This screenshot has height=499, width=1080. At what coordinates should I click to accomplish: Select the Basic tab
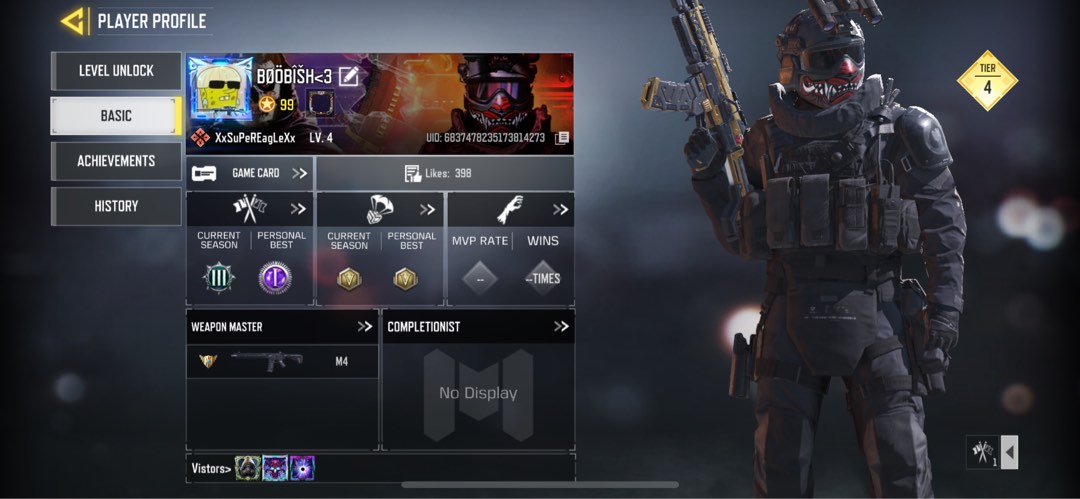[x=116, y=116]
